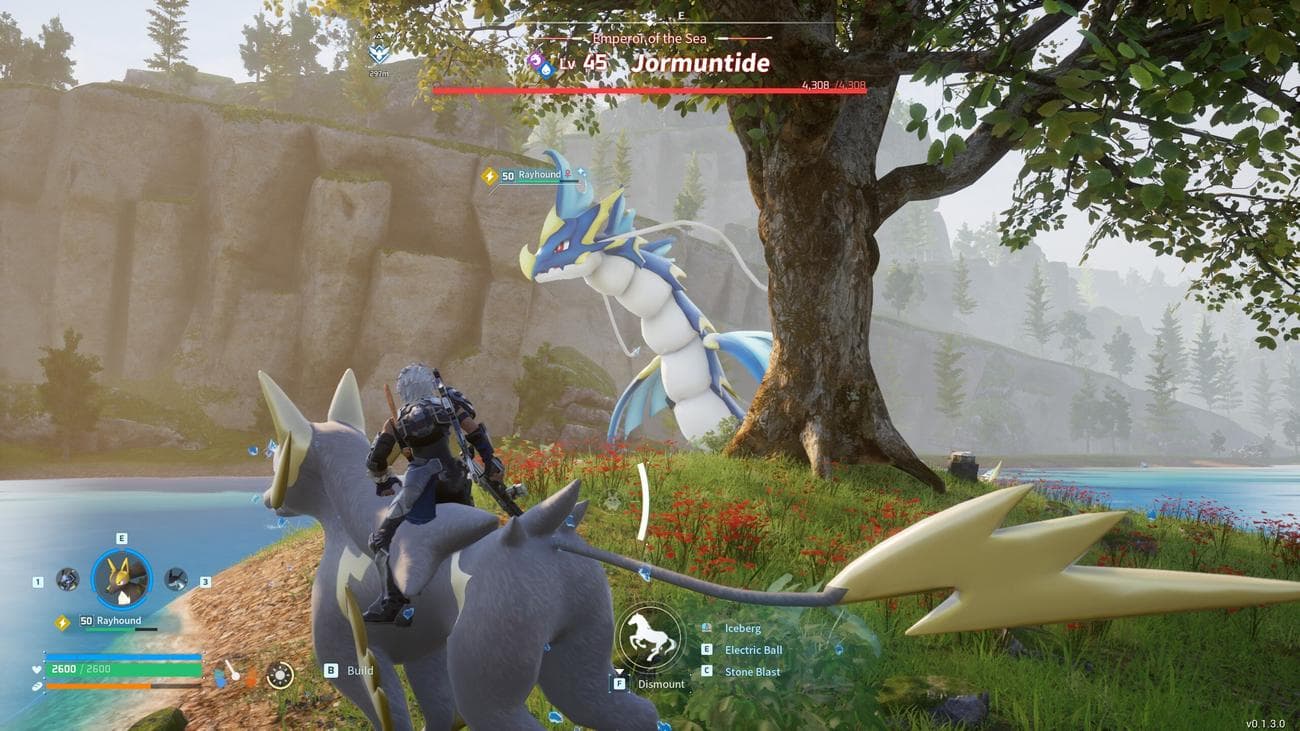Click the Jormuntide boss name plate
This screenshot has width=1300, height=731.
coord(700,64)
